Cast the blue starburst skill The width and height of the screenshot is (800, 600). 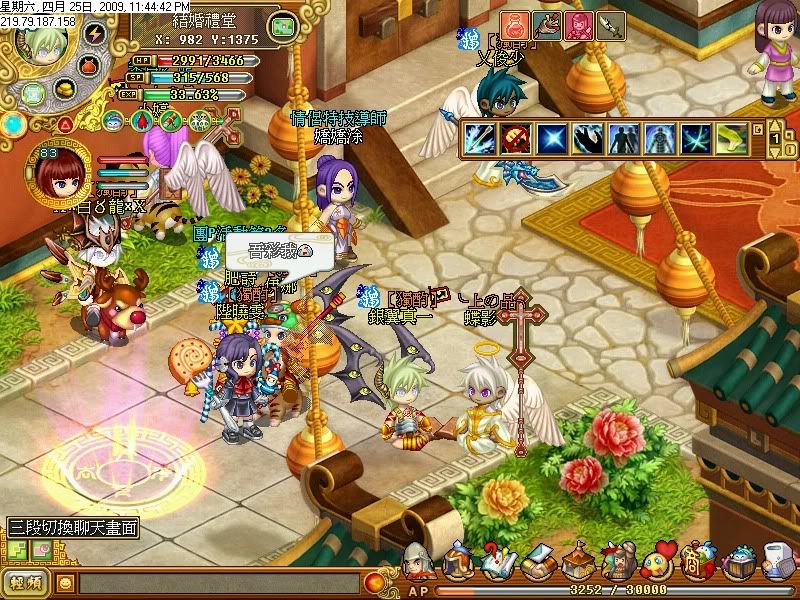click(552, 139)
